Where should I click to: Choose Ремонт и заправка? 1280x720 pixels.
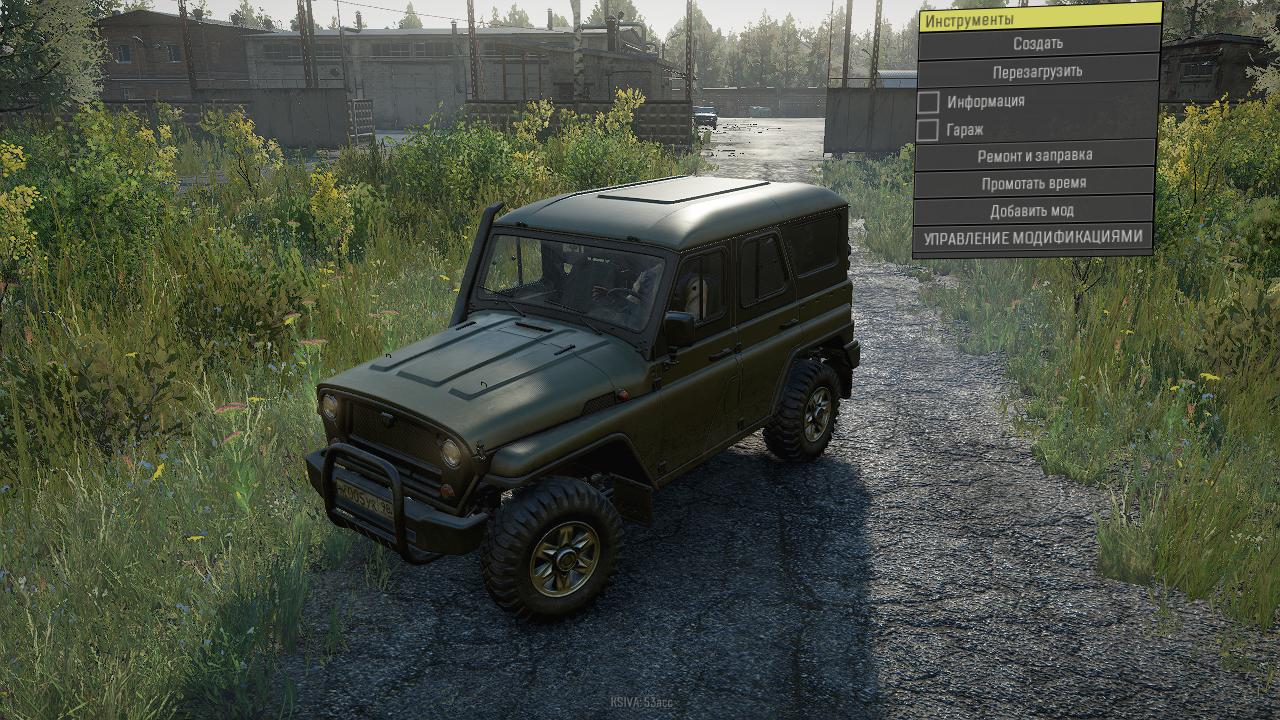(x=1034, y=156)
